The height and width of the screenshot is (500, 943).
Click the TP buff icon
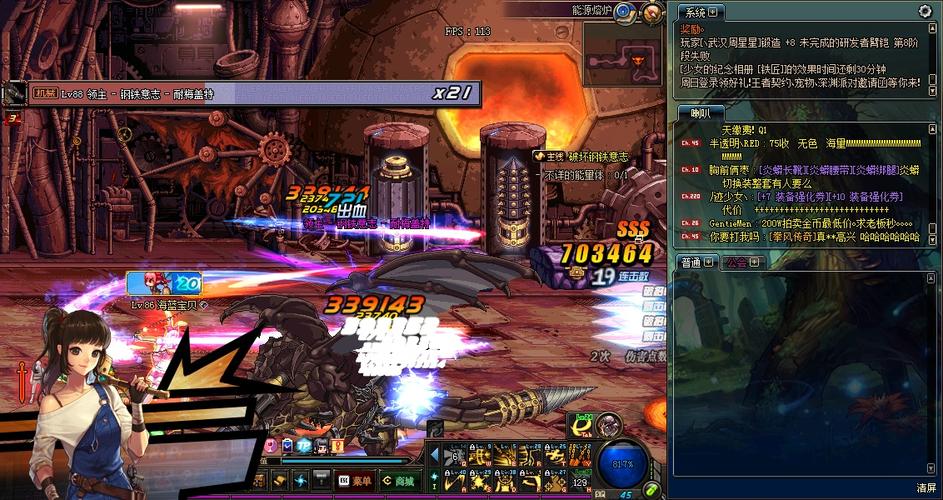[x=303, y=446]
